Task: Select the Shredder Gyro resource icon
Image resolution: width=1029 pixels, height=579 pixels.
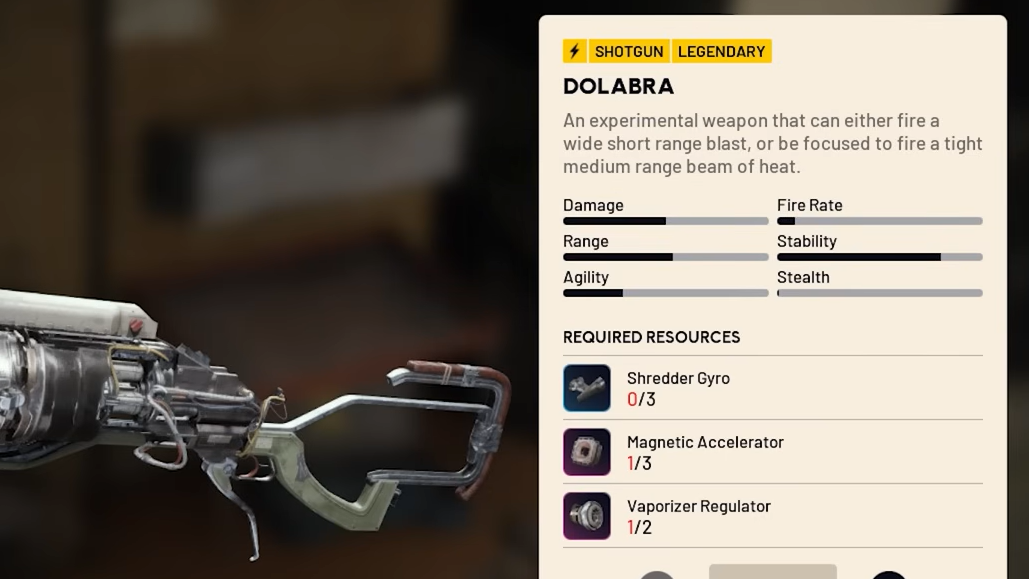Action: coord(587,388)
